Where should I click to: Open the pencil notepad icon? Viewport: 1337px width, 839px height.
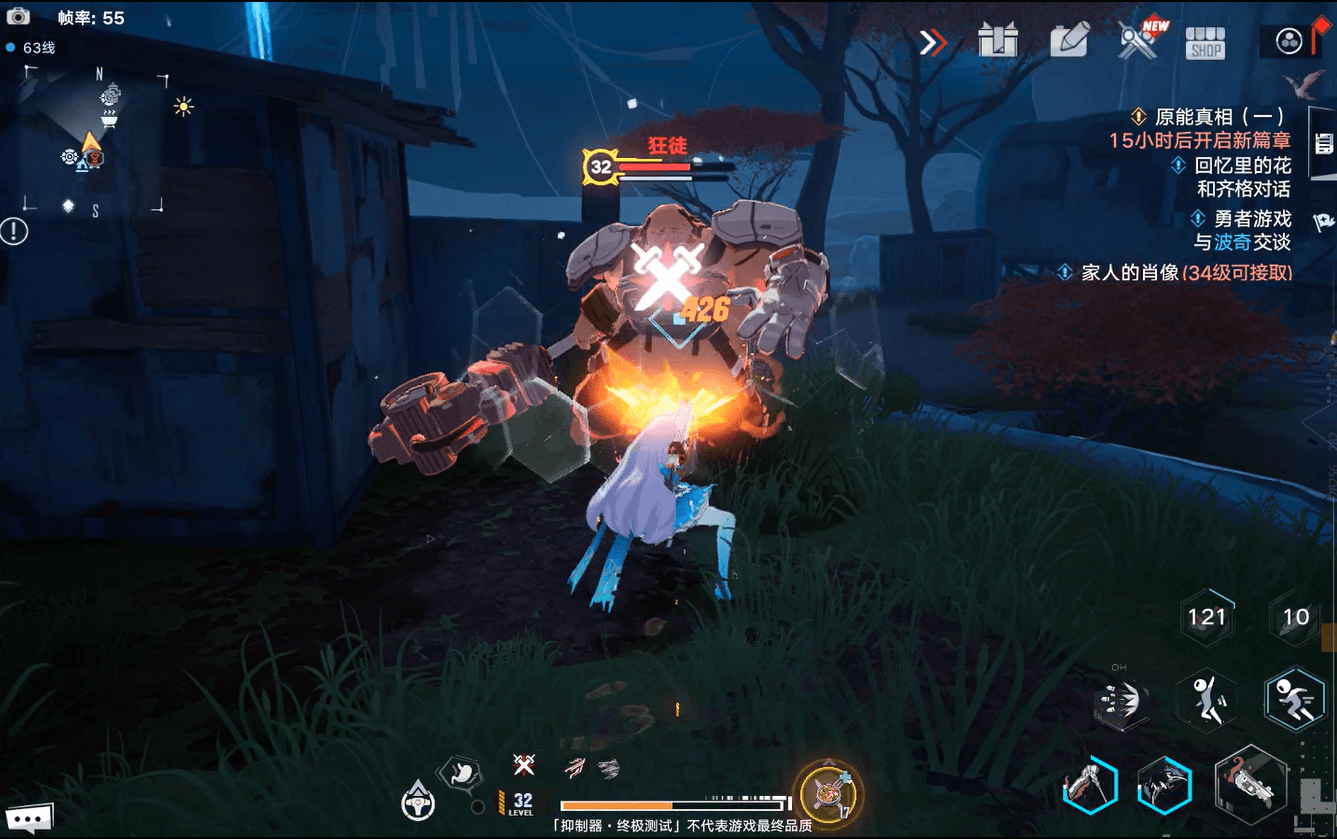pos(1069,42)
